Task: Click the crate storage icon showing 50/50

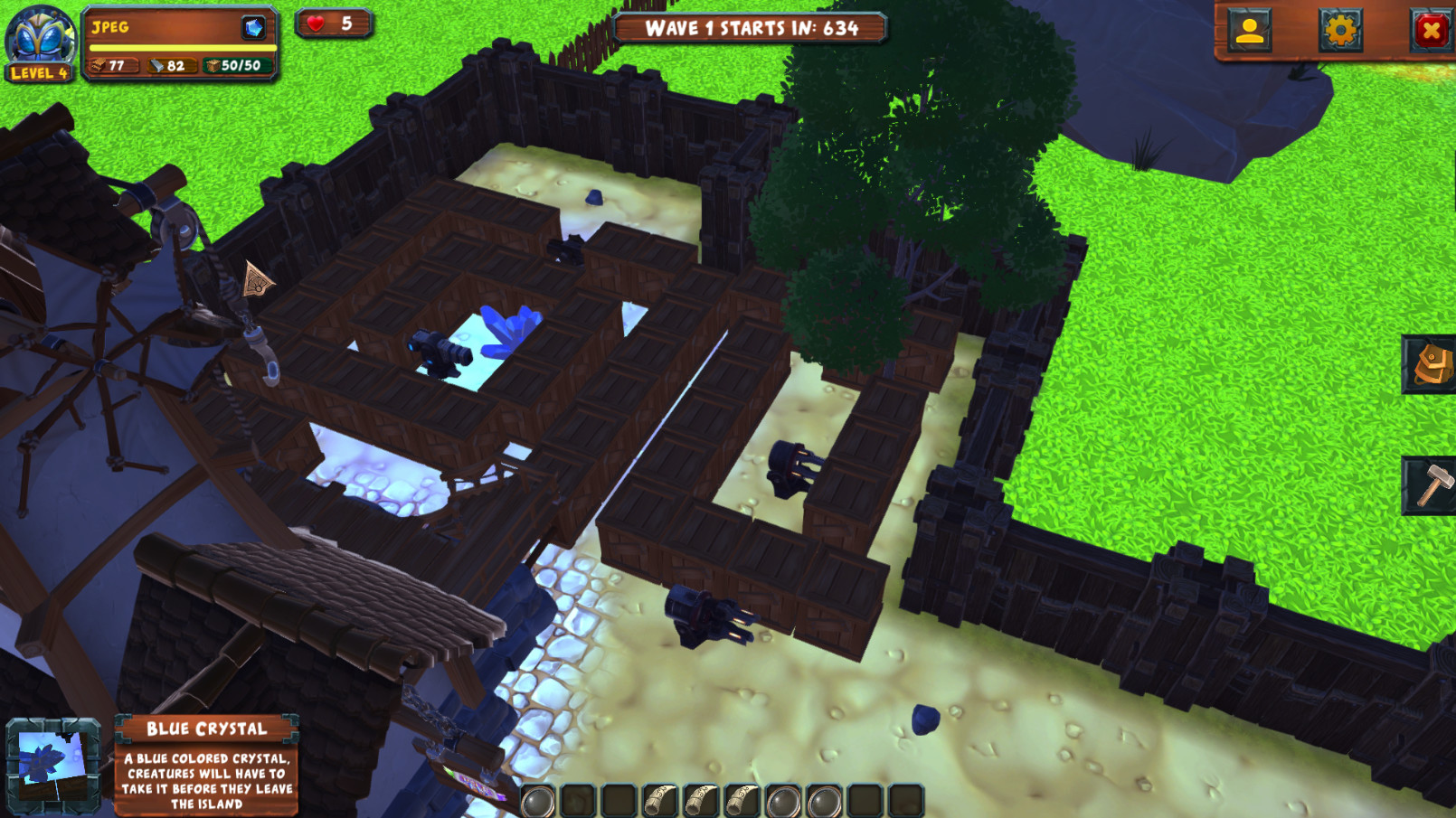Action: click(x=213, y=66)
